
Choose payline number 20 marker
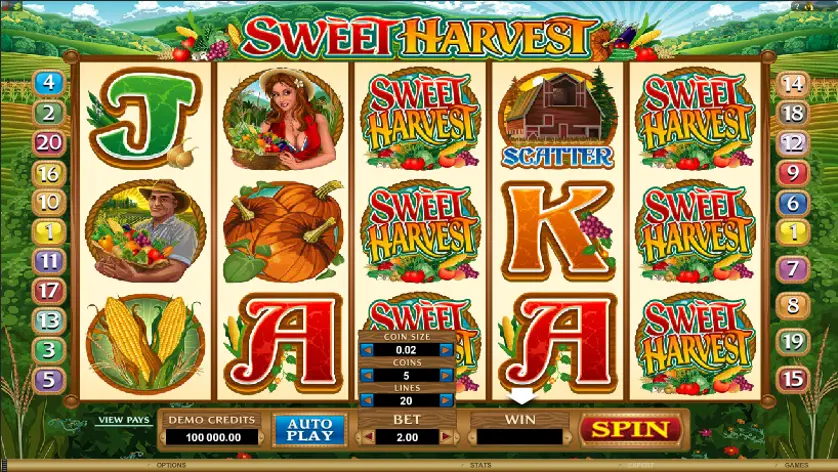(49, 143)
